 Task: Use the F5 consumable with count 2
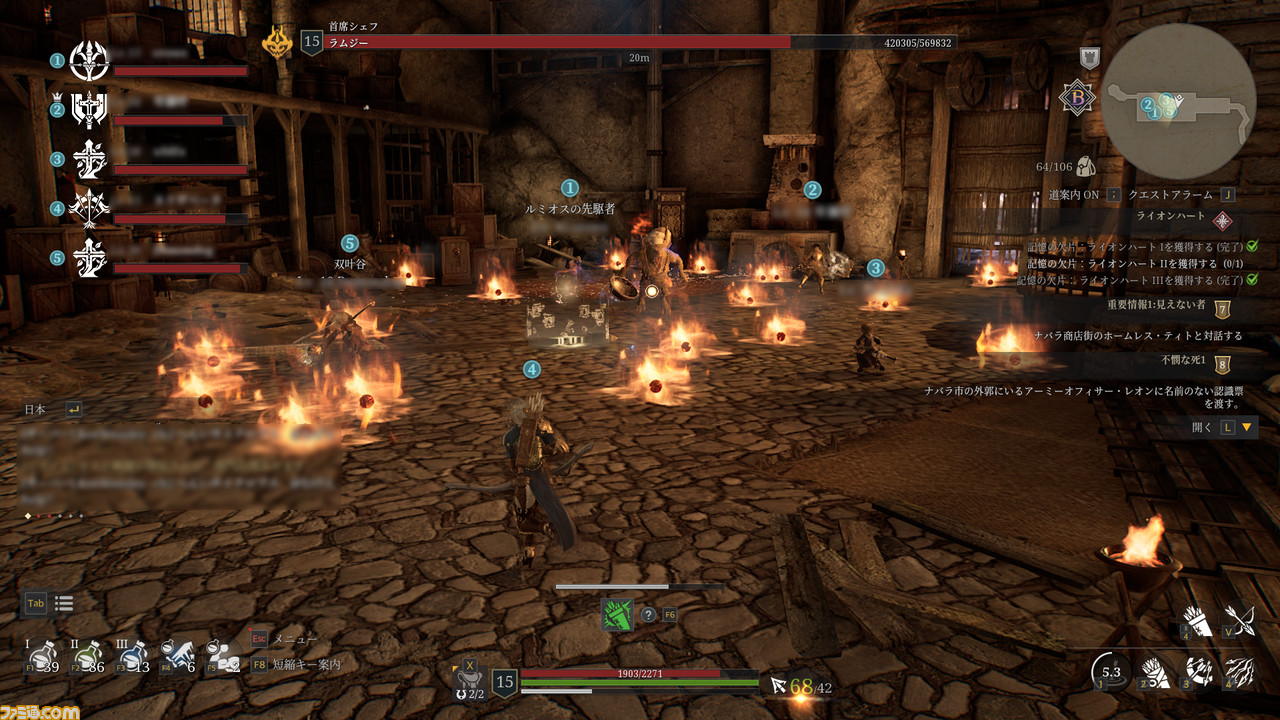[x=222, y=656]
